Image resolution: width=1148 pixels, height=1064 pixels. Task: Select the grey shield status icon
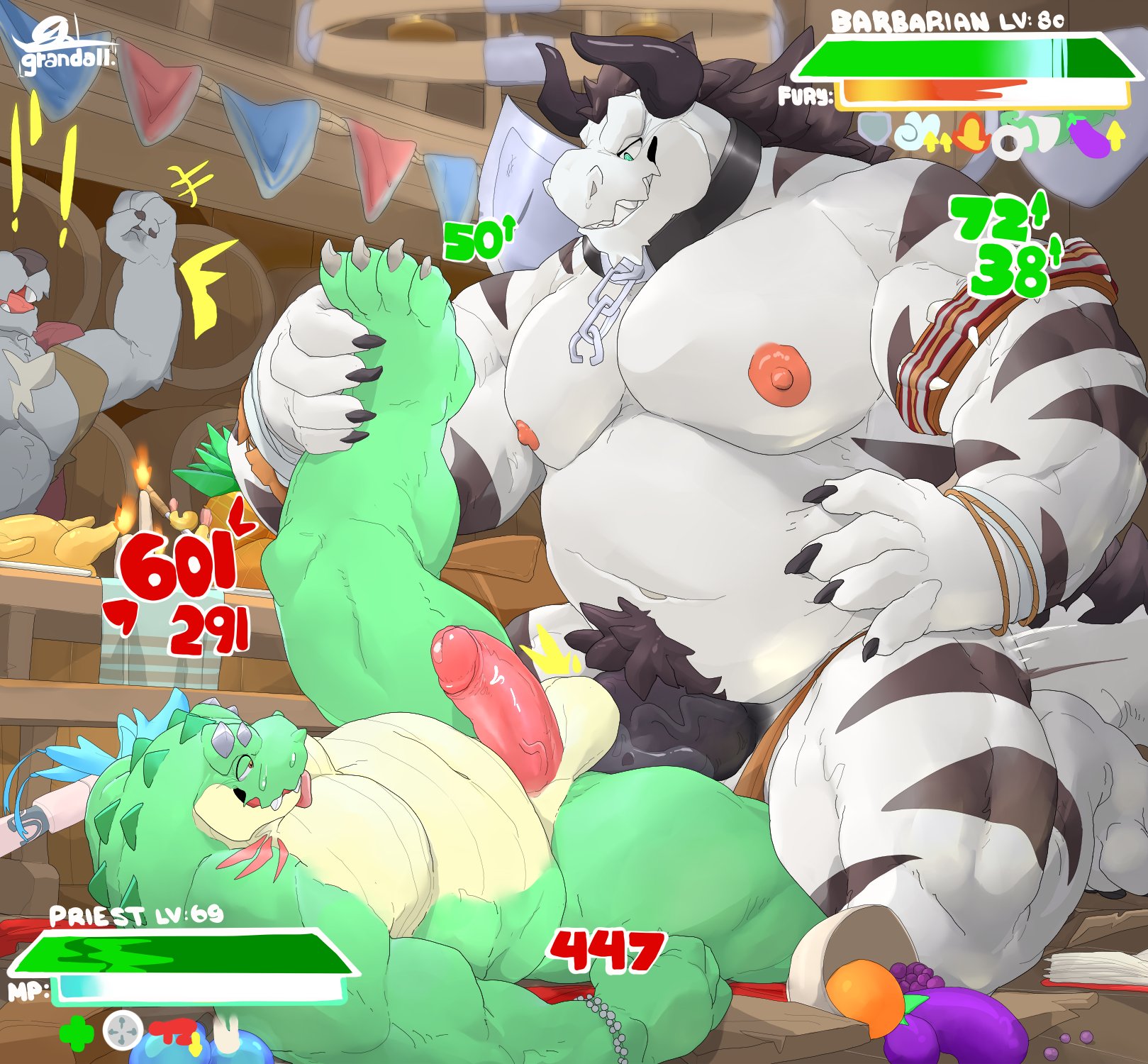[x=874, y=130]
